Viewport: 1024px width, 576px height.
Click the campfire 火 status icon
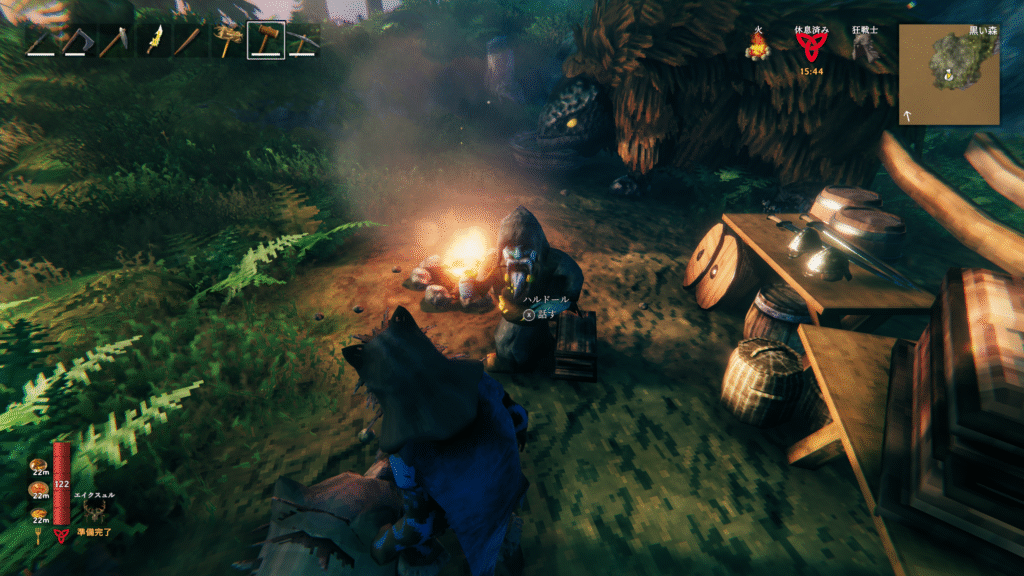[x=760, y=48]
